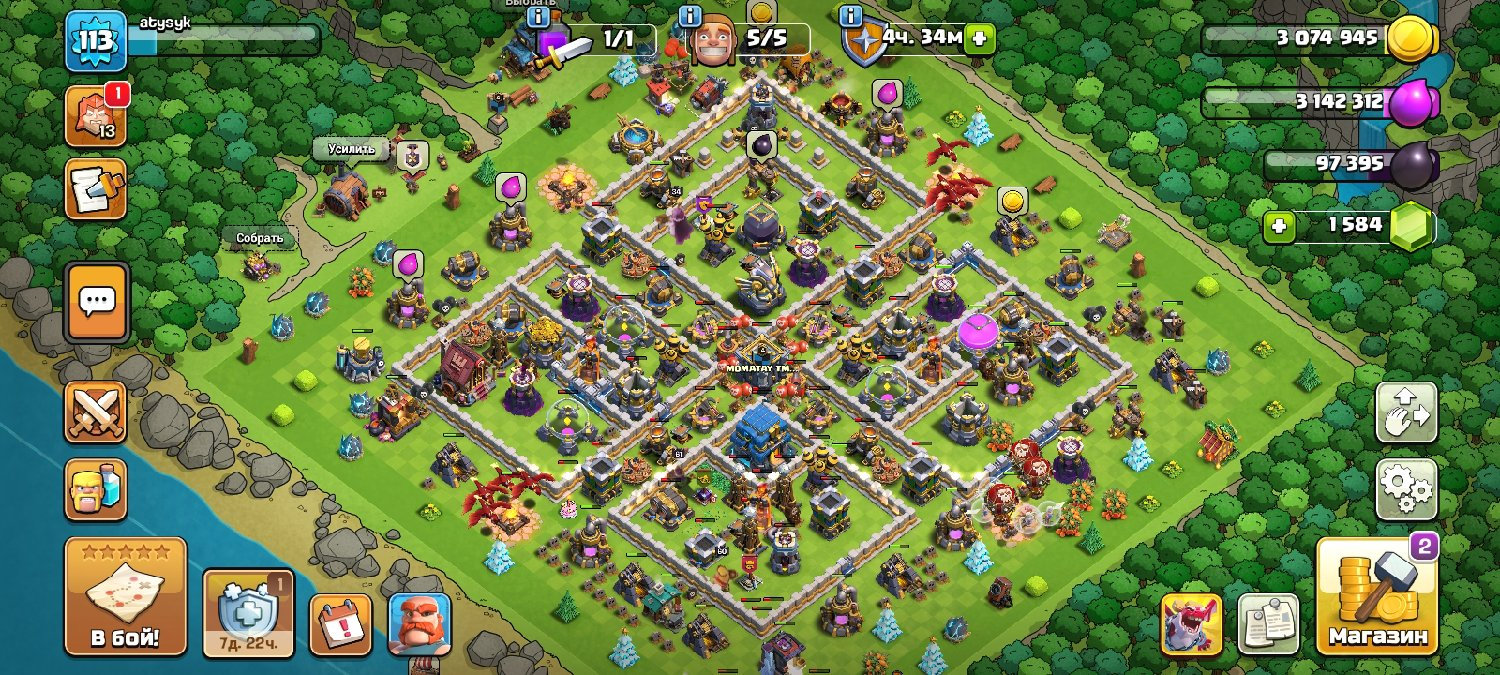The width and height of the screenshot is (1500, 675).
Task: Open the pink dragon icon
Action: click(1191, 625)
